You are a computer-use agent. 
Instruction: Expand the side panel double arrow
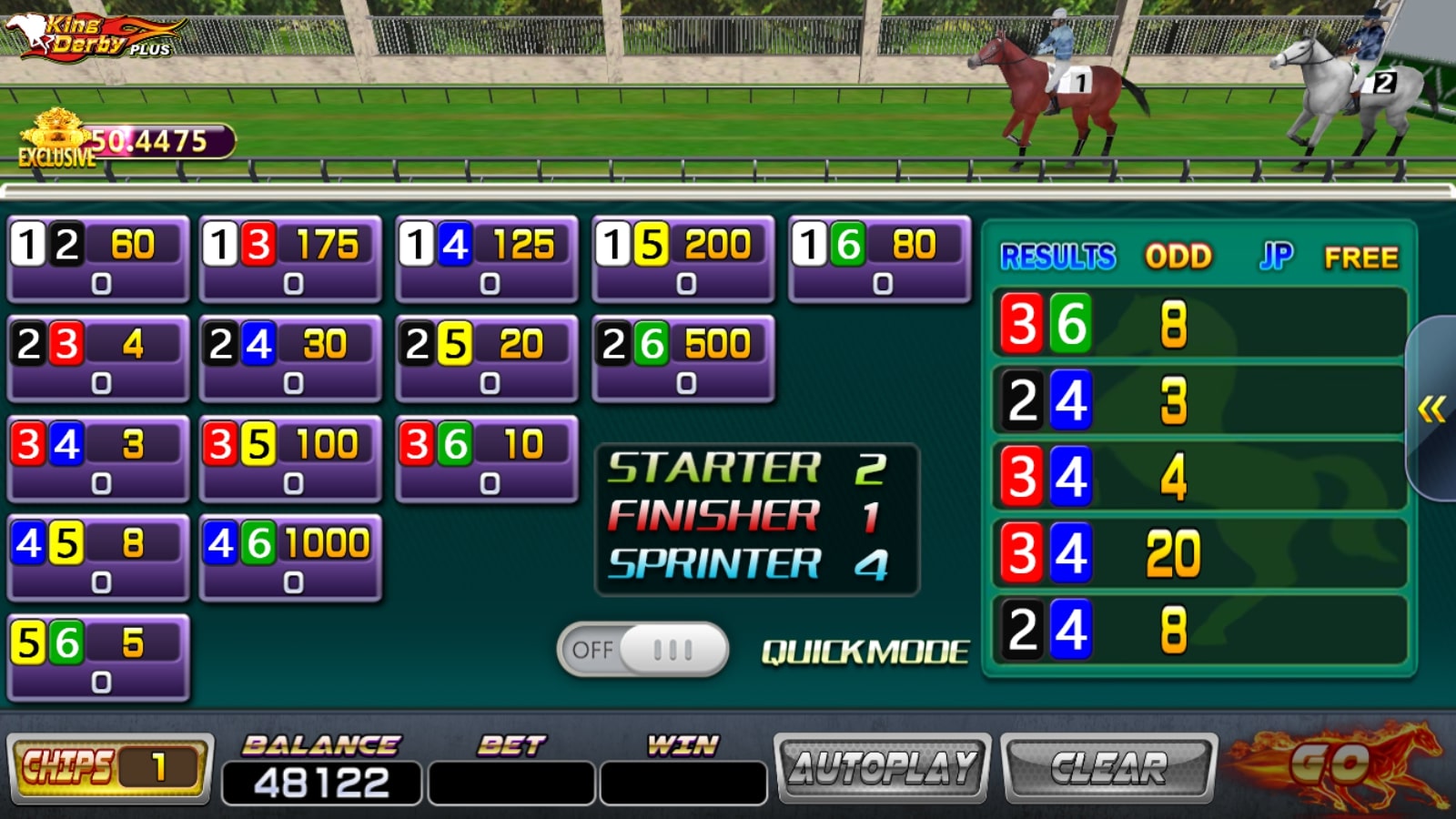click(1431, 409)
